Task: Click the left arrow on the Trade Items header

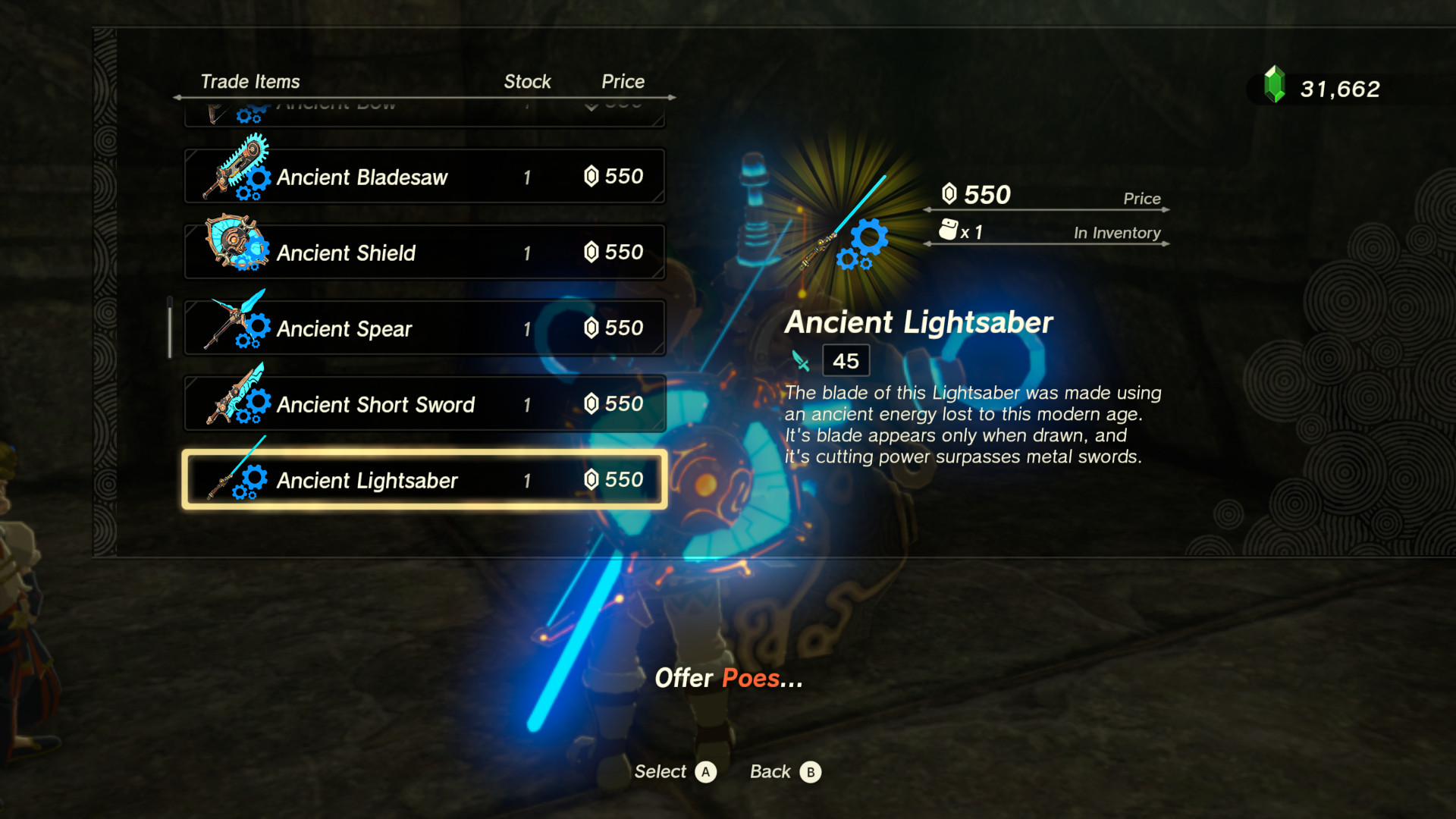Action: point(177,98)
